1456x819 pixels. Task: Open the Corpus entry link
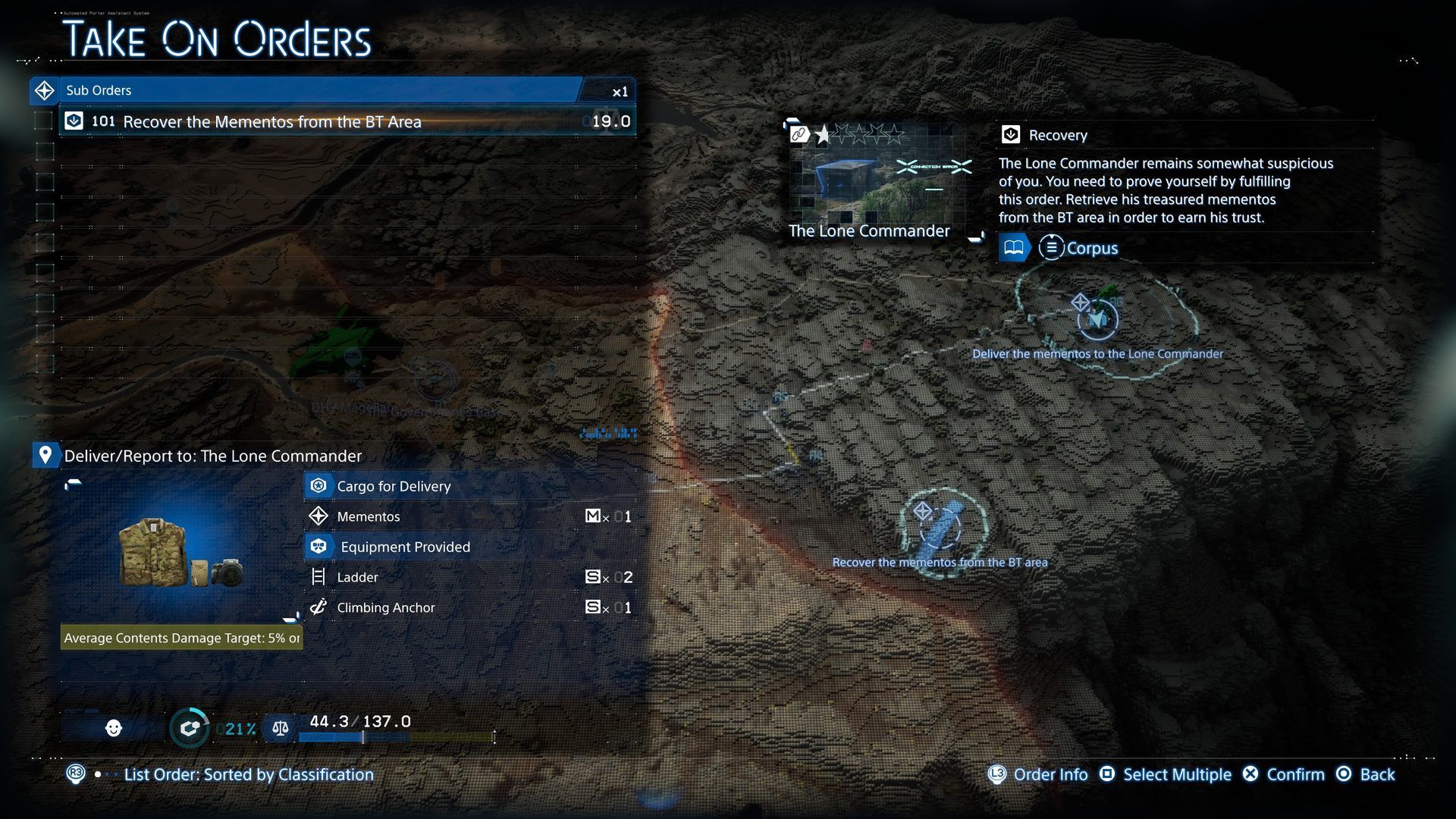click(1081, 248)
